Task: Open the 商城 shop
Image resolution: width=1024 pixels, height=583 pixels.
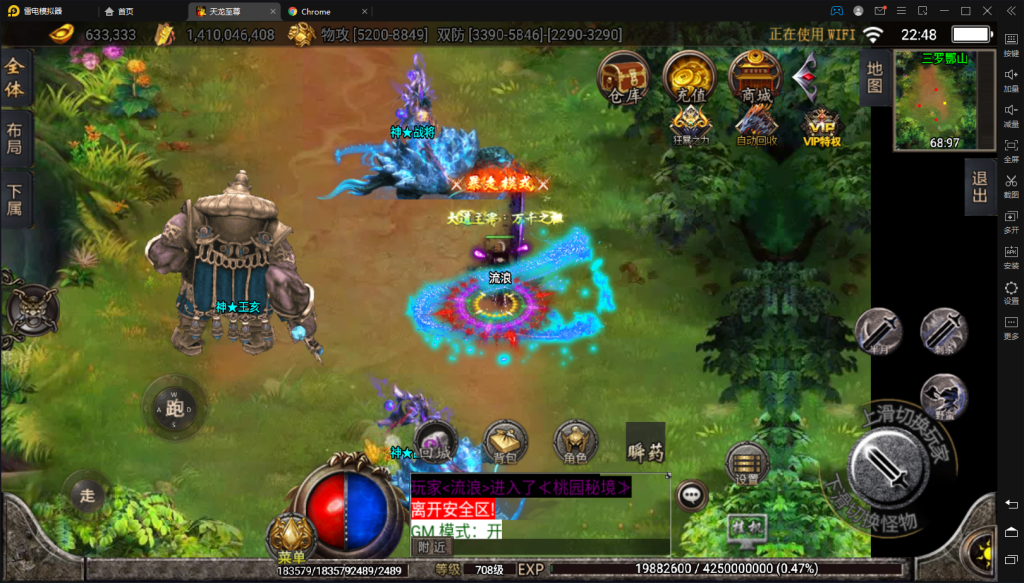Action: tap(755, 77)
